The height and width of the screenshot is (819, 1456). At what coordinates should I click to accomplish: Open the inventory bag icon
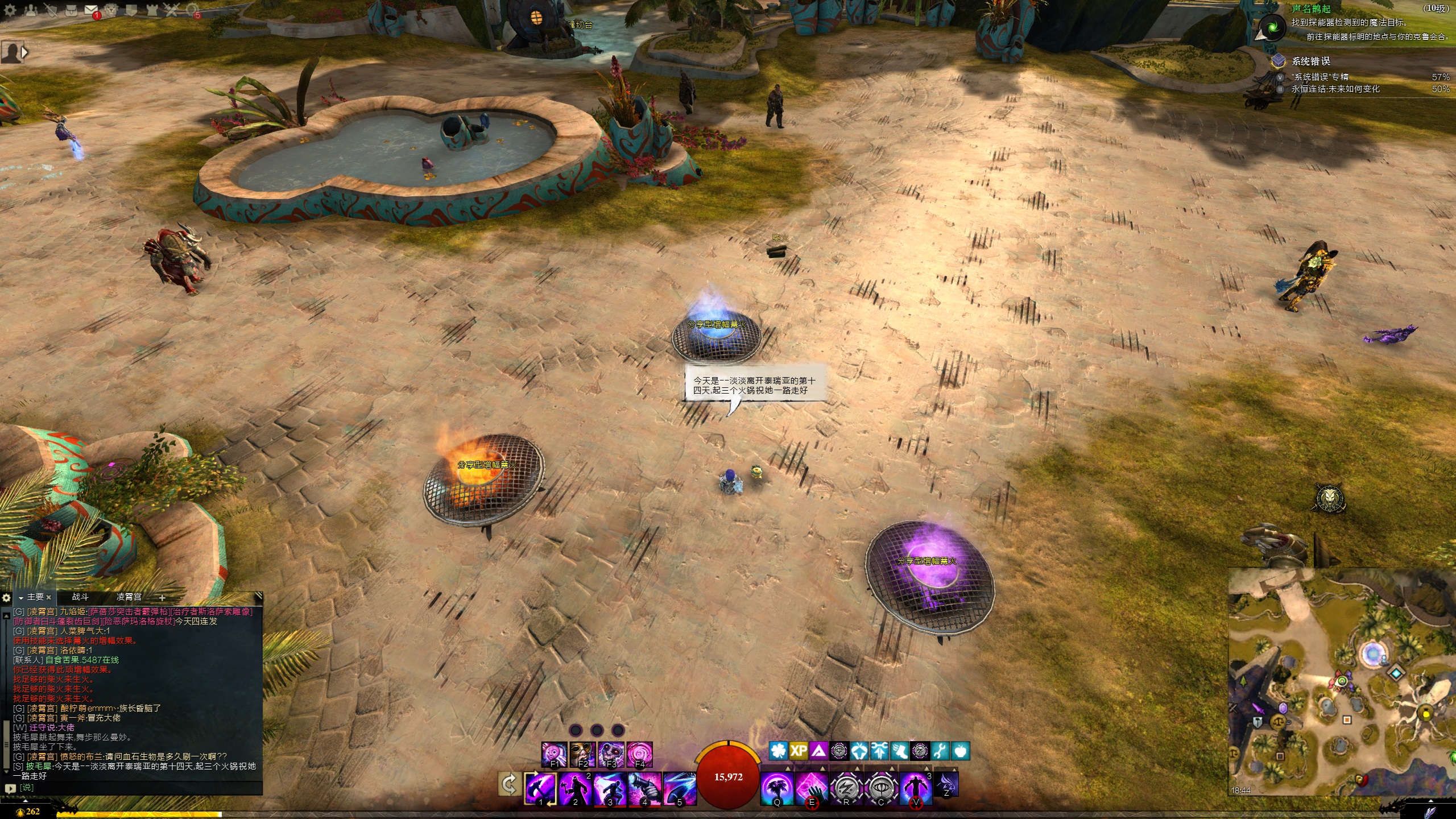[x=71, y=10]
